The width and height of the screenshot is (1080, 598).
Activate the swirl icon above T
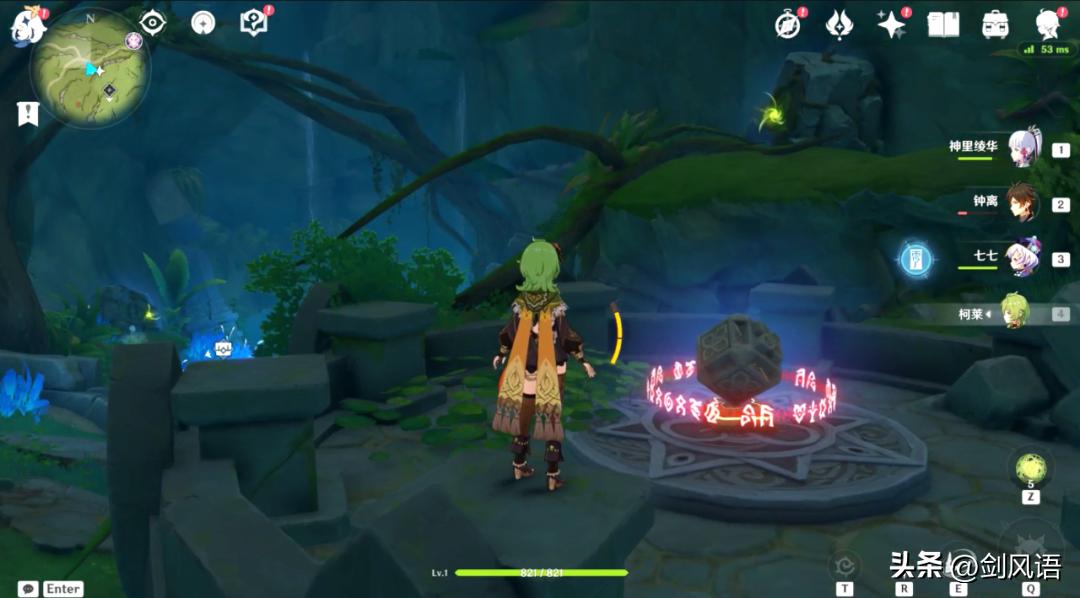[x=846, y=565]
